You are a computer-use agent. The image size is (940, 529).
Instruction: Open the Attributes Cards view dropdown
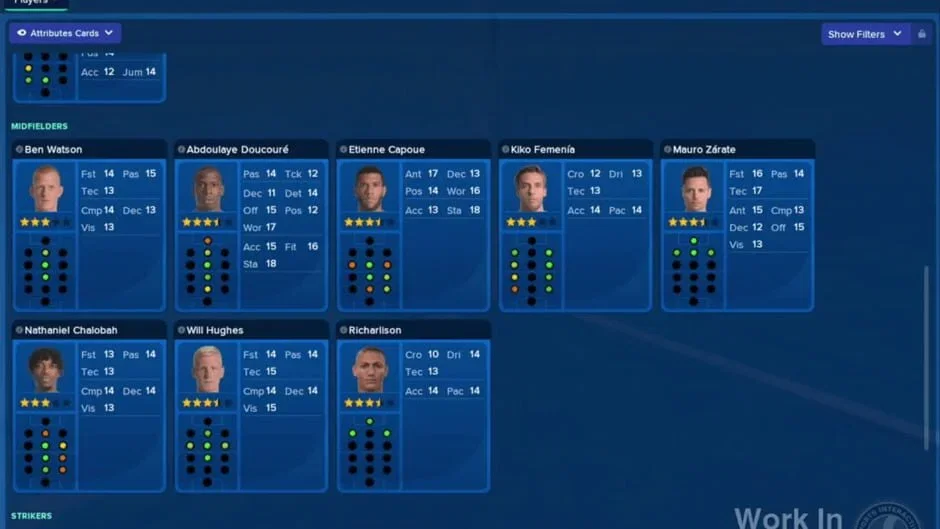click(x=65, y=33)
